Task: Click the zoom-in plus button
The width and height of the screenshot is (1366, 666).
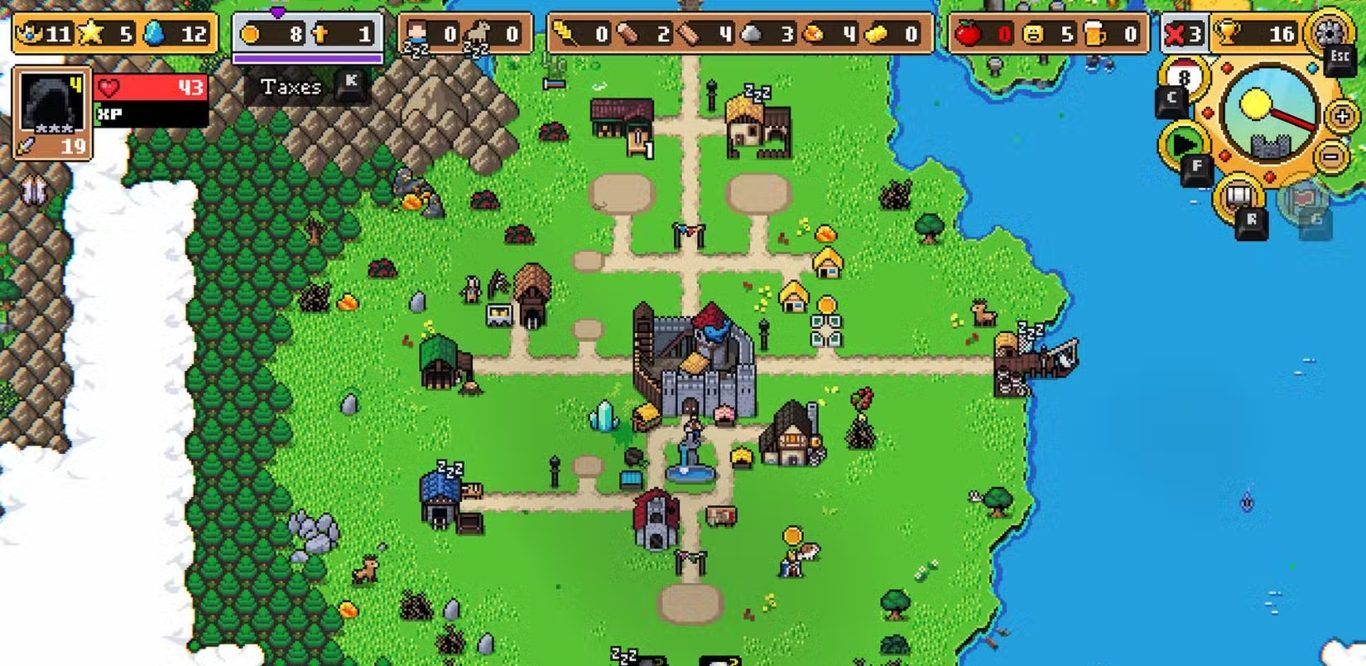Action: 1342,116
